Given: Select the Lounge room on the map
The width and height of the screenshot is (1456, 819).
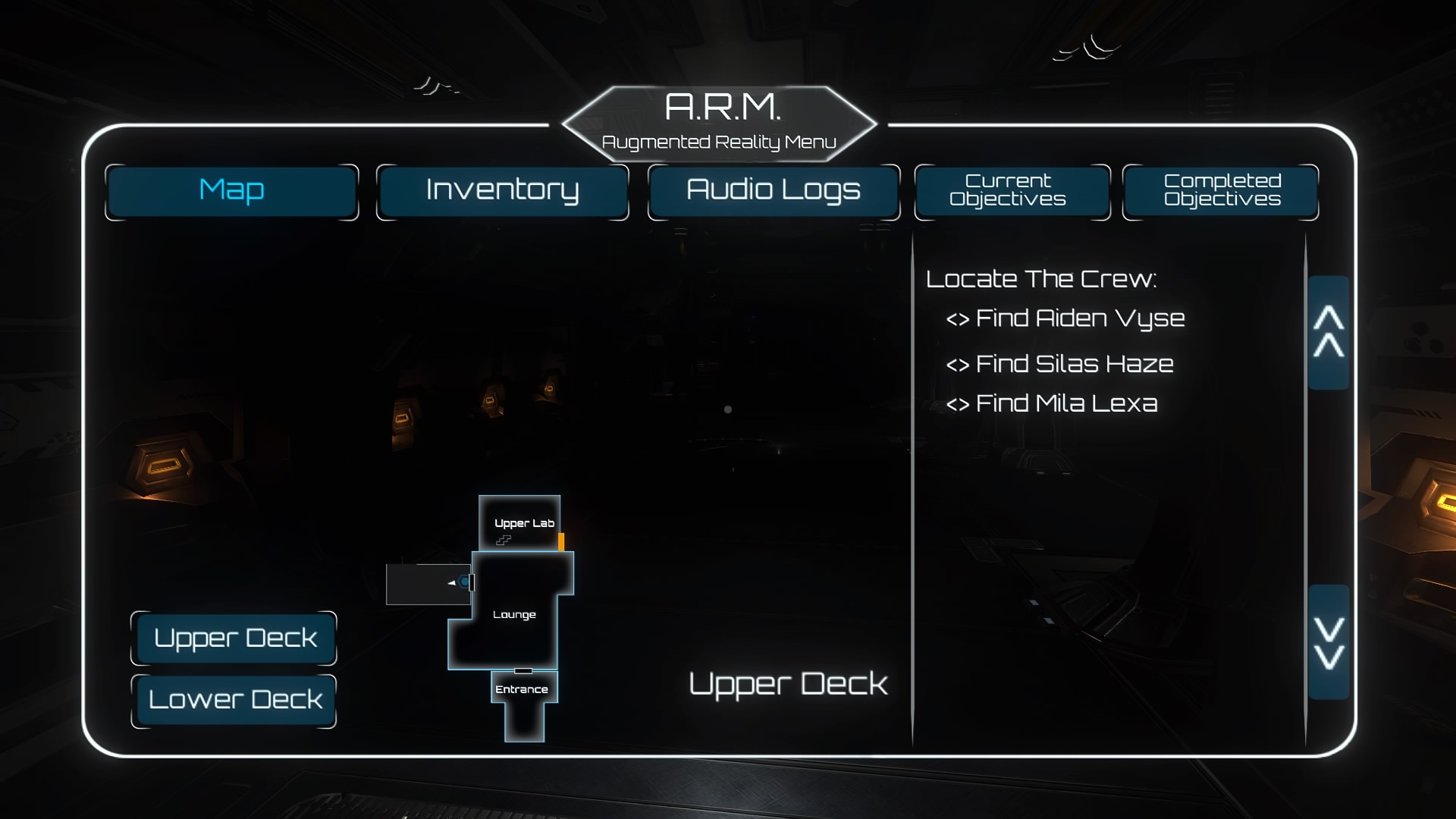Looking at the screenshot, I should (x=514, y=613).
